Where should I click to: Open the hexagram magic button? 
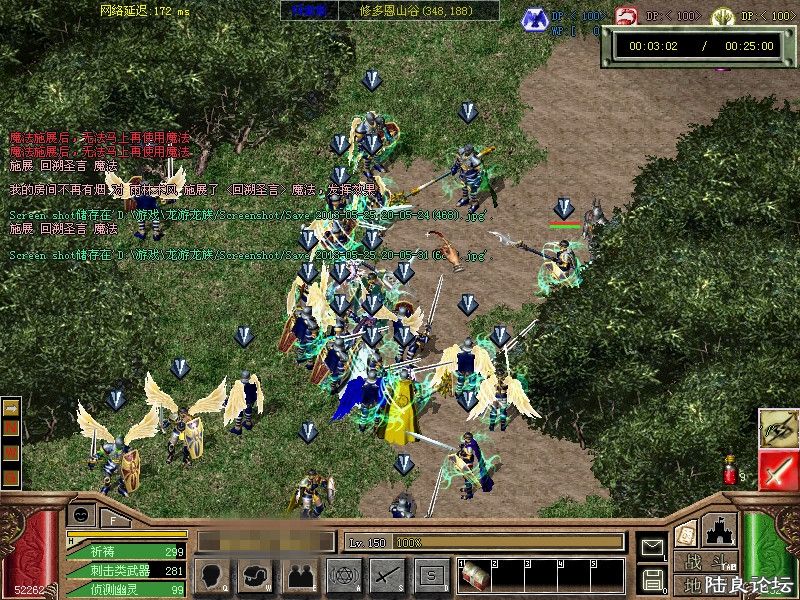pos(344,575)
